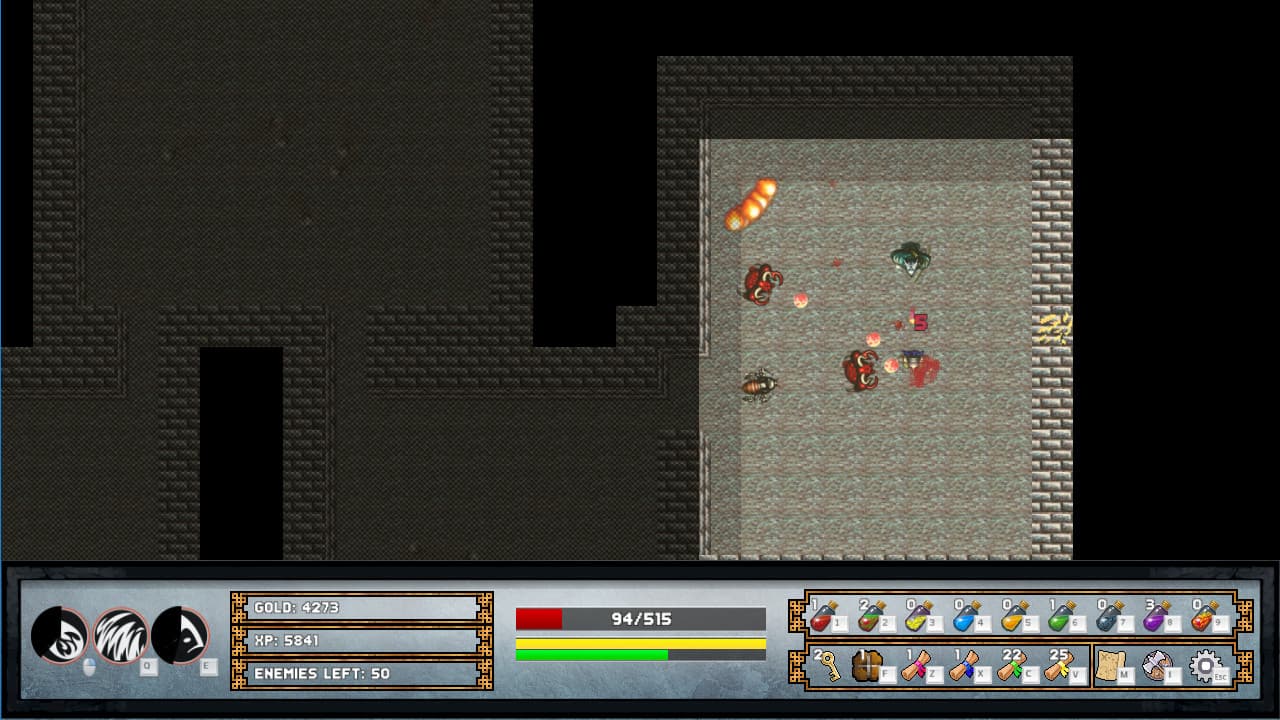This screenshot has width=1280, height=720.
Task: Select the red health potion in slot 1
Action: 824,618
